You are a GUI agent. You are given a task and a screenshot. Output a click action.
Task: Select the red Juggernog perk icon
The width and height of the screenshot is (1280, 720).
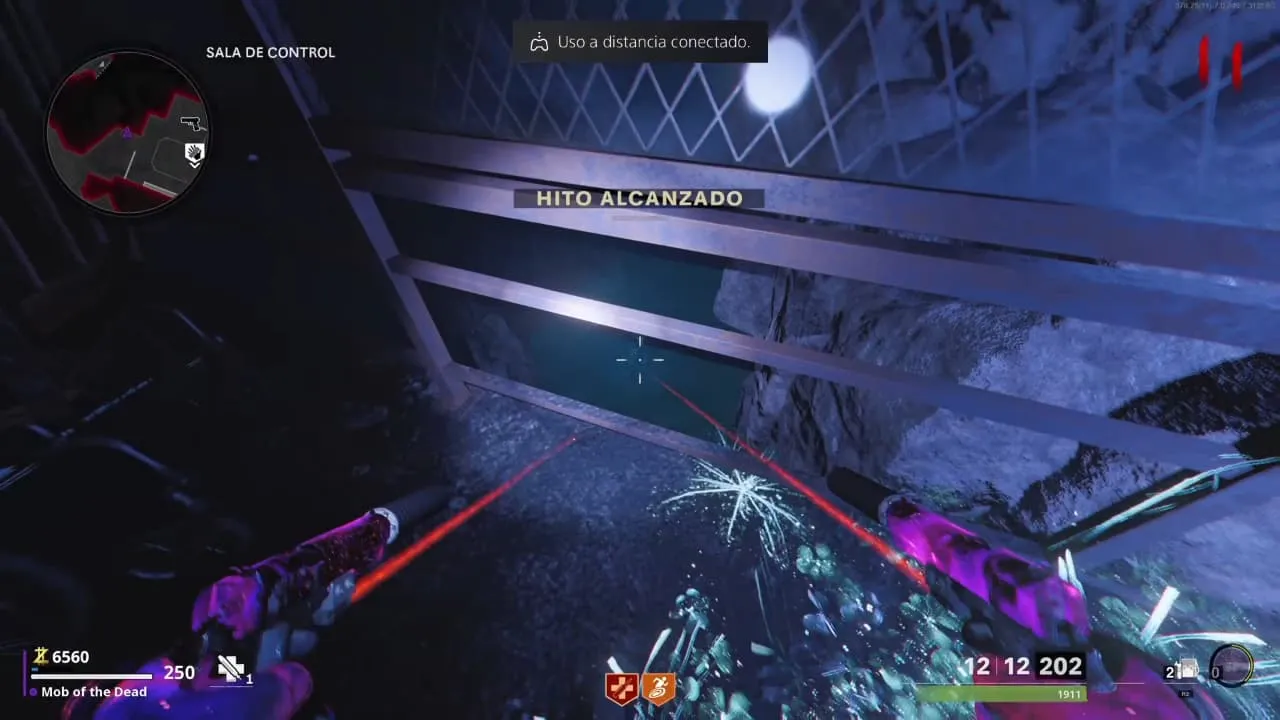pos(621,688)
